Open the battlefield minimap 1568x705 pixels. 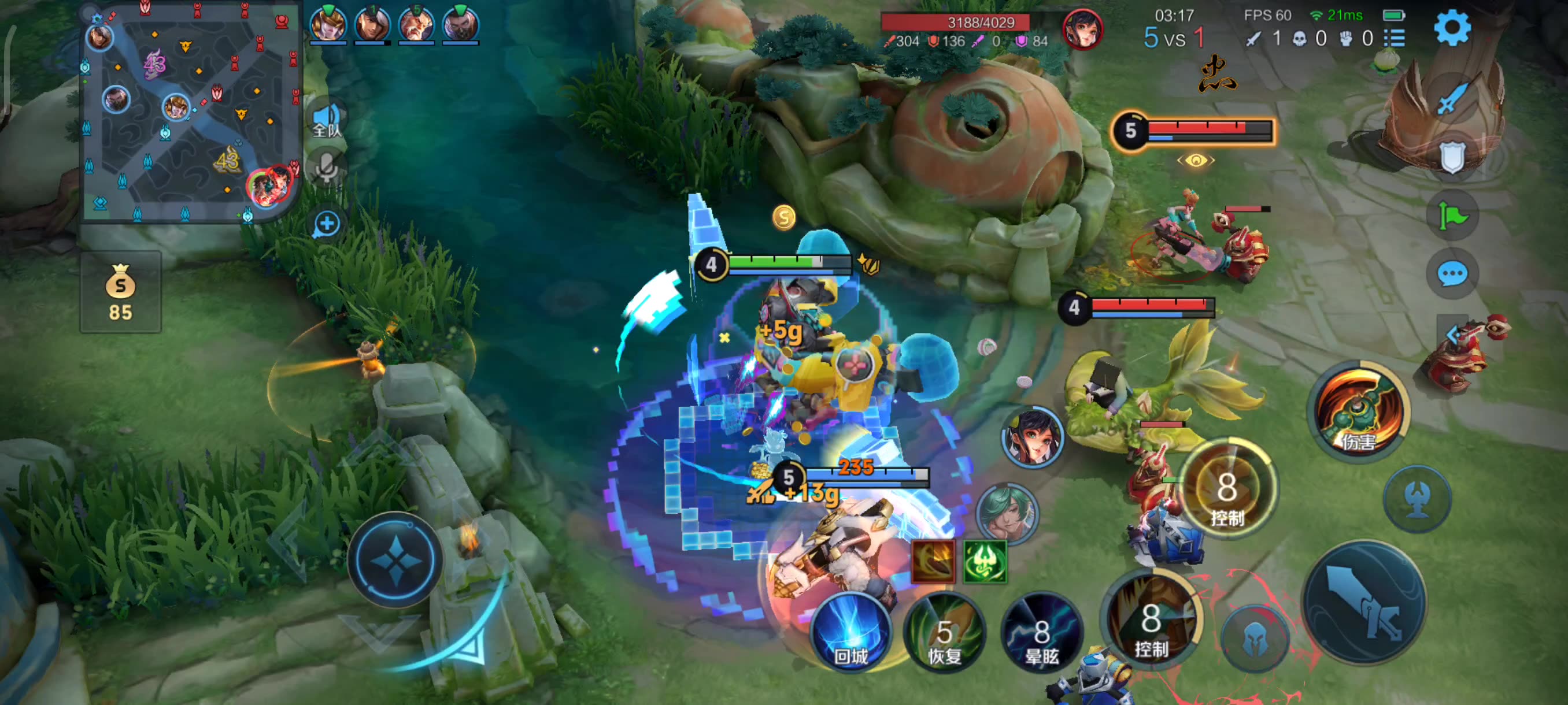point(191,112)
